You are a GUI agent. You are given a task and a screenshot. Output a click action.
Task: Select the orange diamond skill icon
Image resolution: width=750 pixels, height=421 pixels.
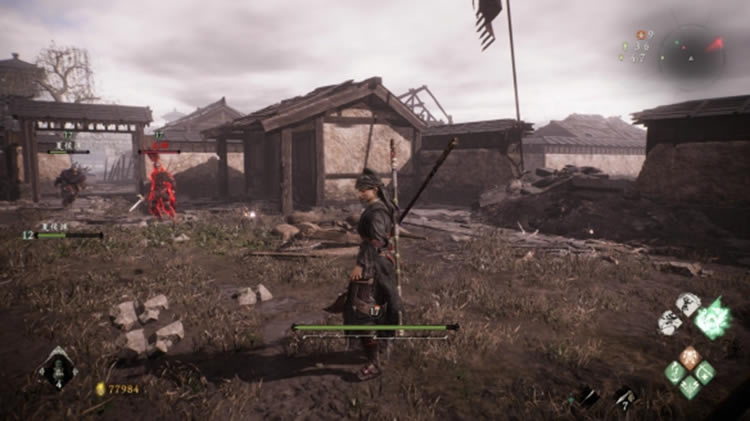(690, 357)
